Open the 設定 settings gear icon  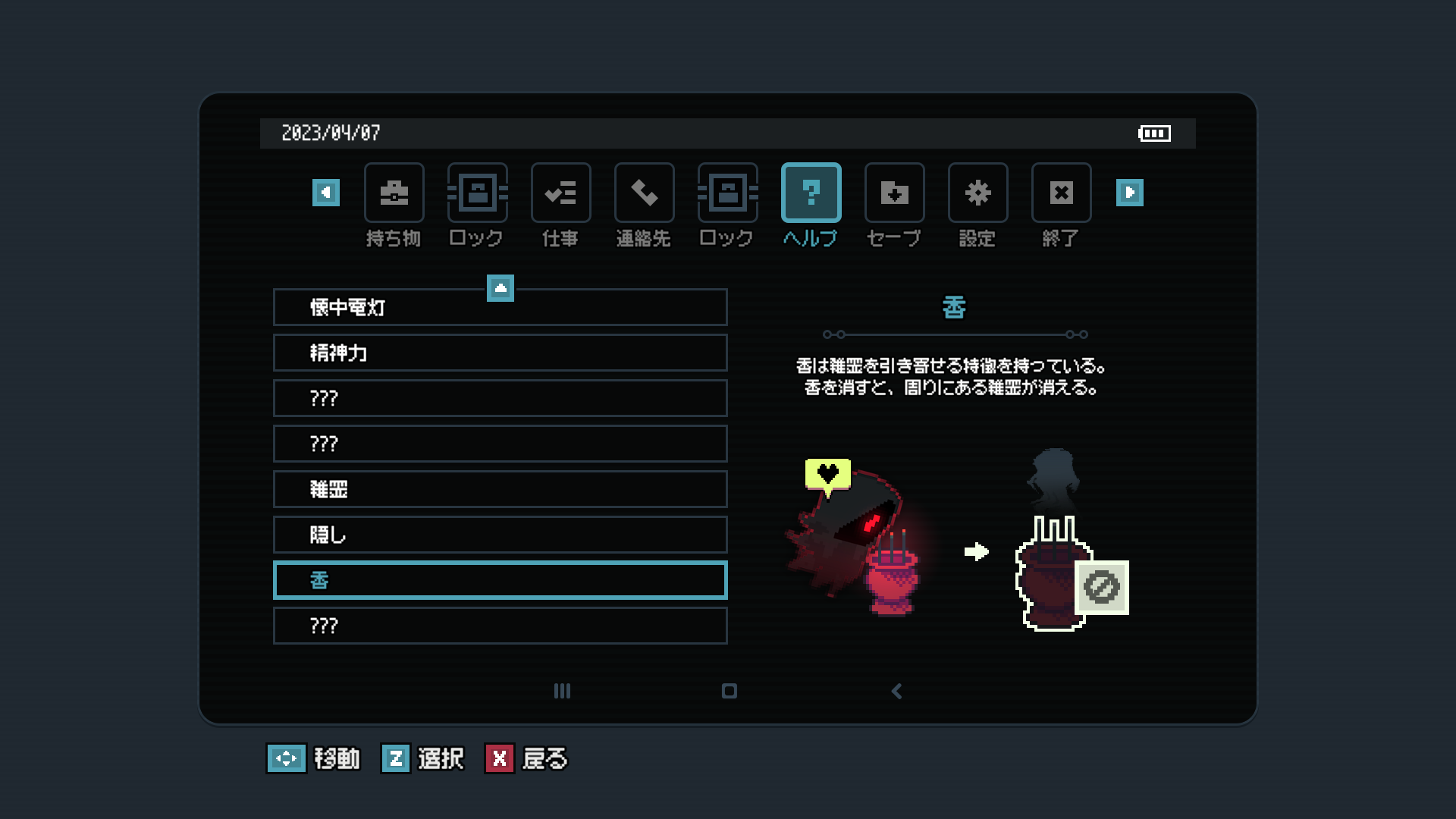click(x=977, y=193)
